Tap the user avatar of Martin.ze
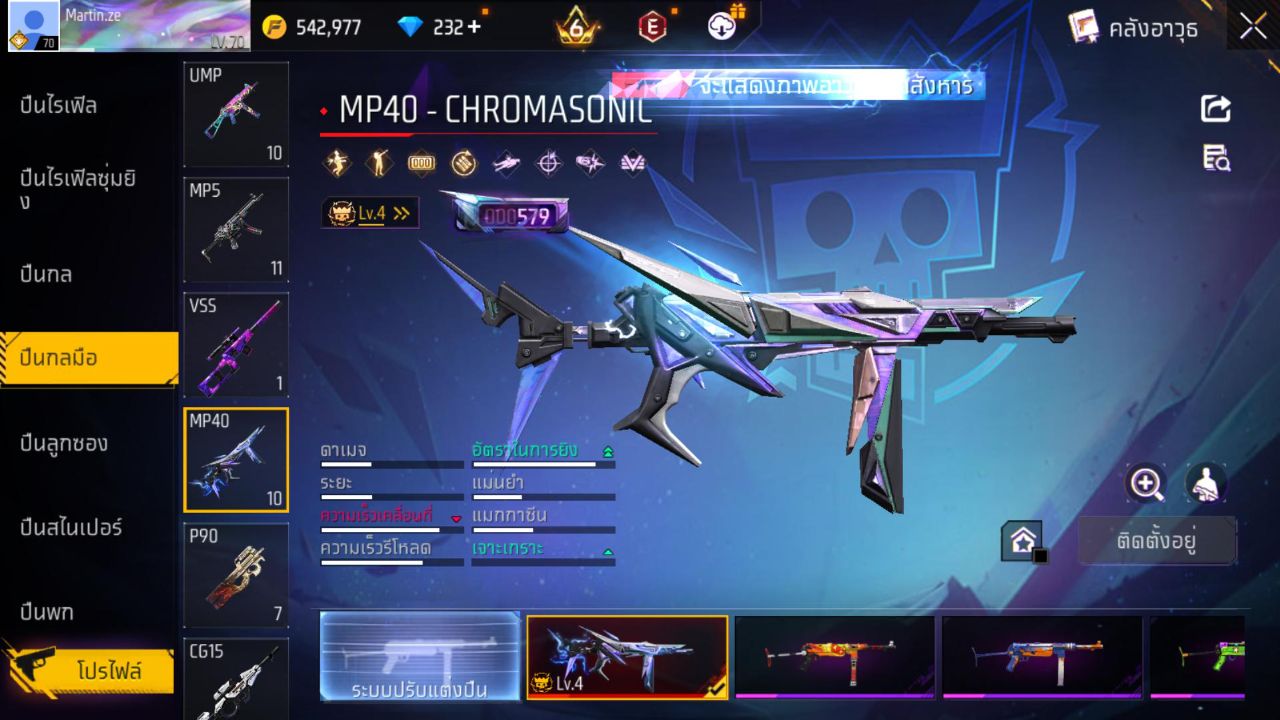 (31, 22)
